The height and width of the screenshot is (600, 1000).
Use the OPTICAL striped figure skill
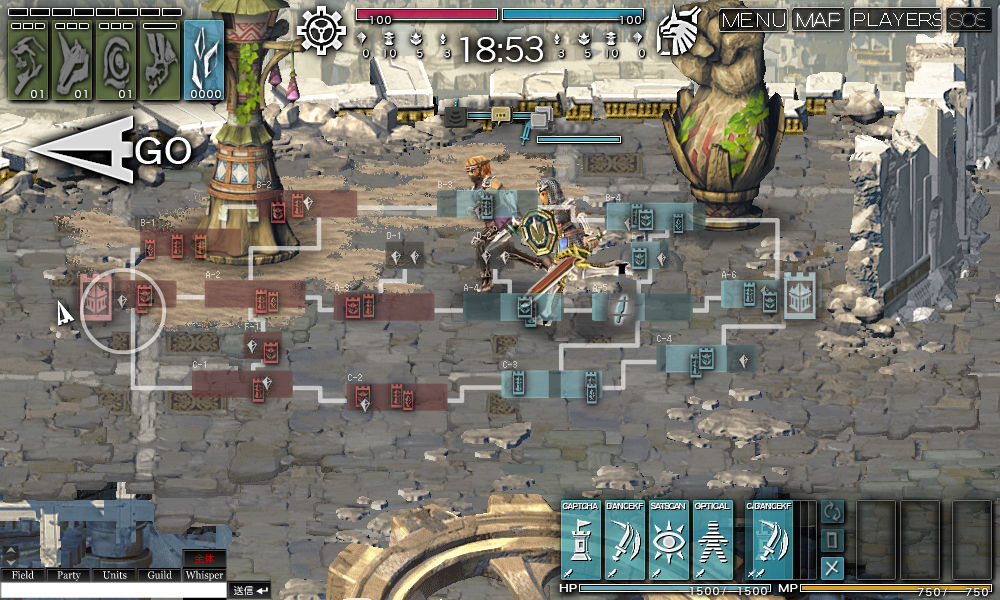(x=712, y=540)
